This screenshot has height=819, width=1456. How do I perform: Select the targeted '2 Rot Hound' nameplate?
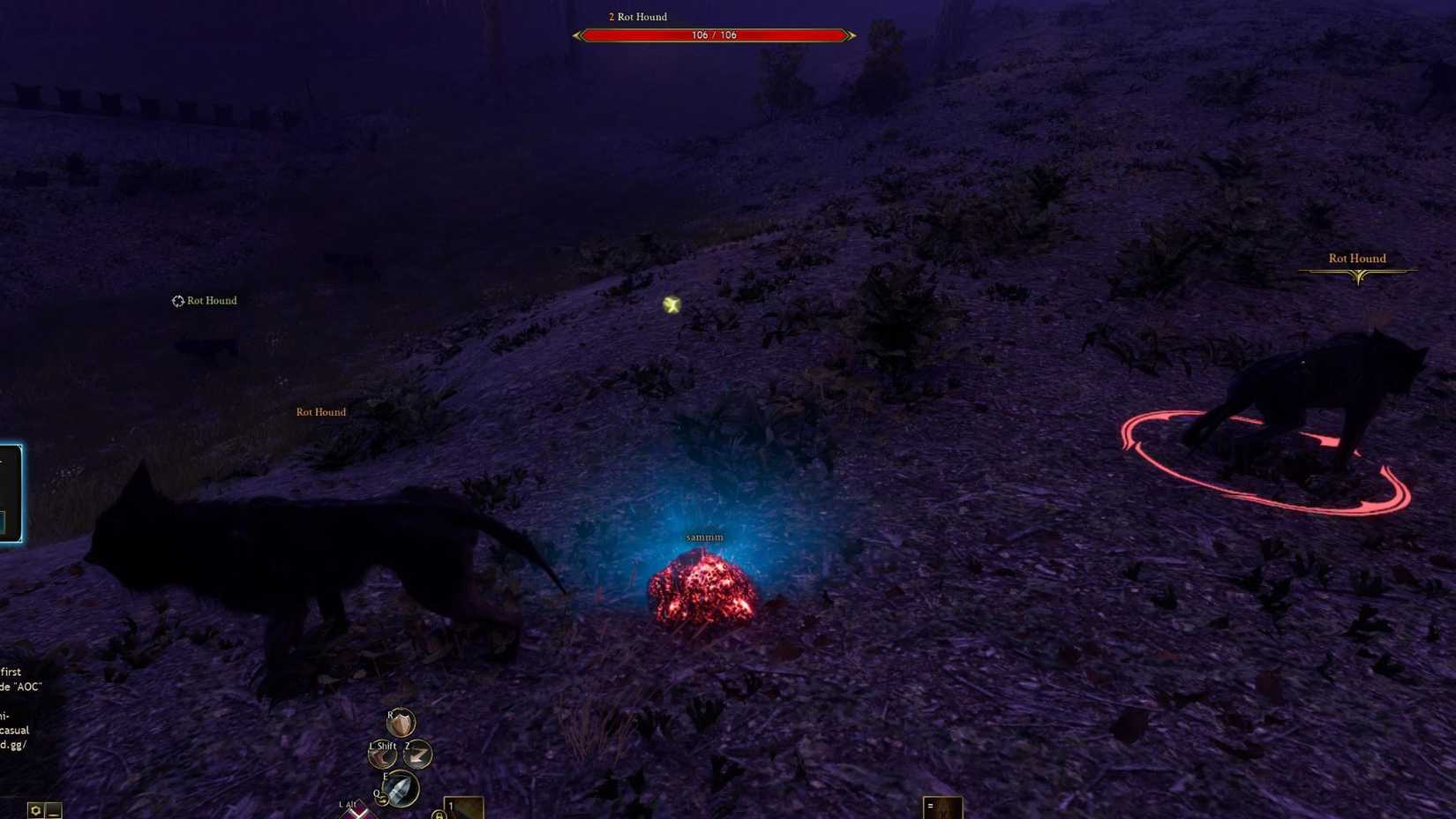(x=636, y=17)
